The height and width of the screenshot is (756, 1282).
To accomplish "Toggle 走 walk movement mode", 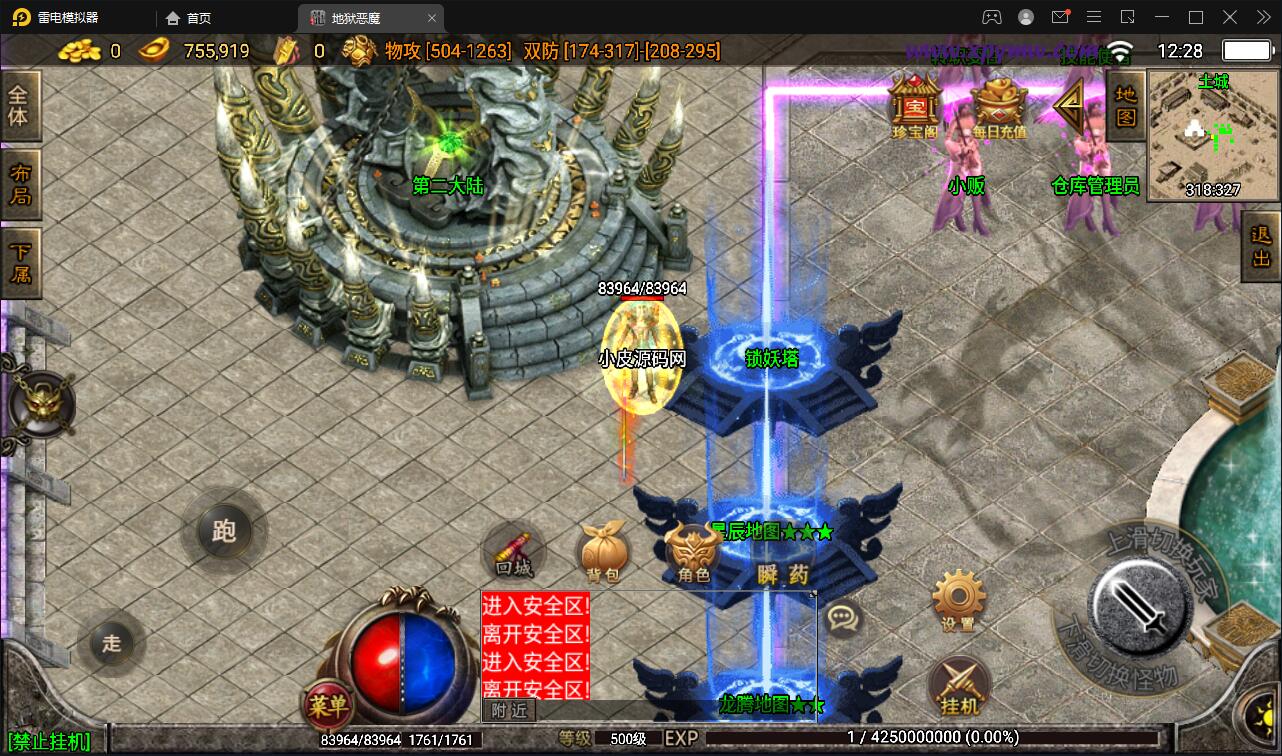I will 113,645.
